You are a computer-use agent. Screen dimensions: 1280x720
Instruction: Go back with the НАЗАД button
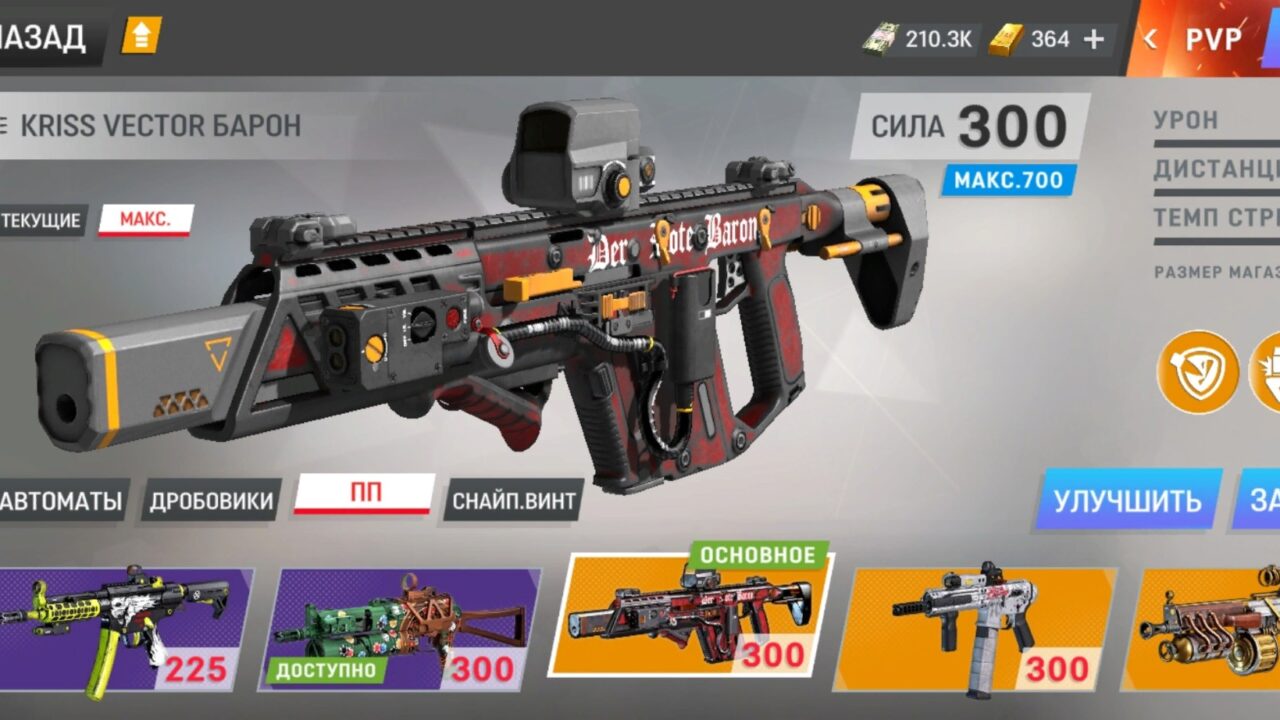point(45,39)
